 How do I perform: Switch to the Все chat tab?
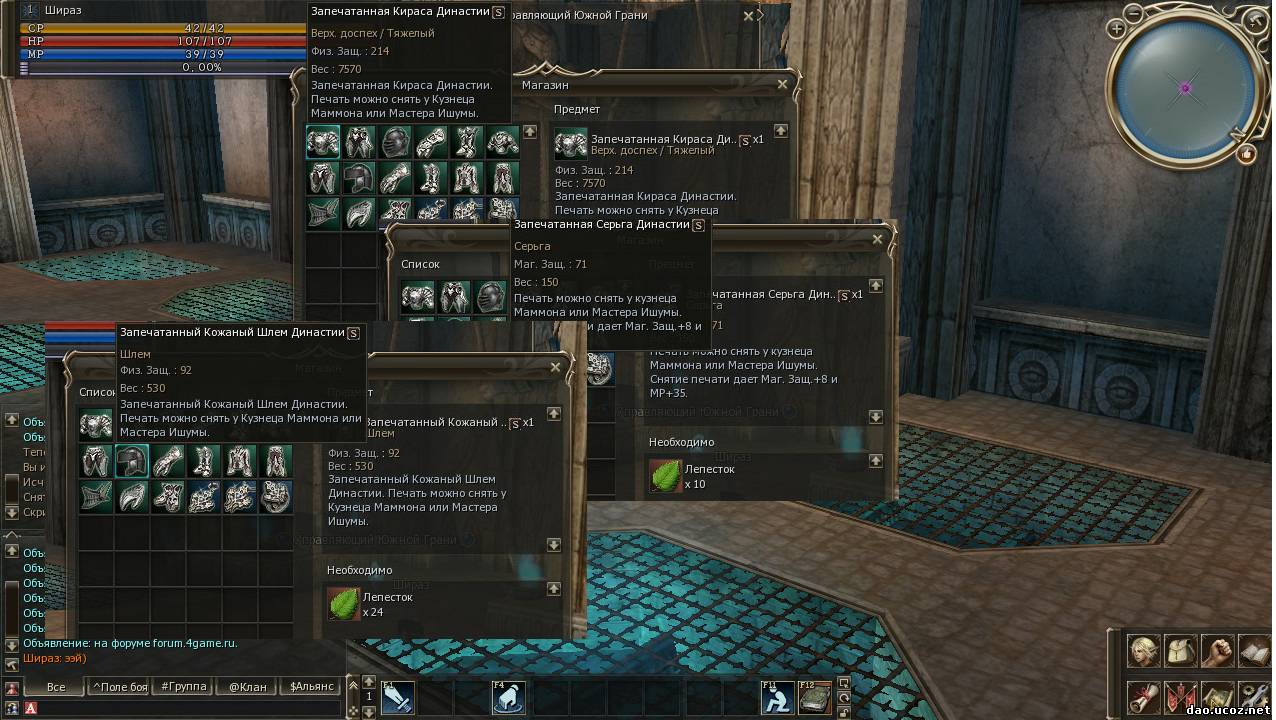(56, 687)
